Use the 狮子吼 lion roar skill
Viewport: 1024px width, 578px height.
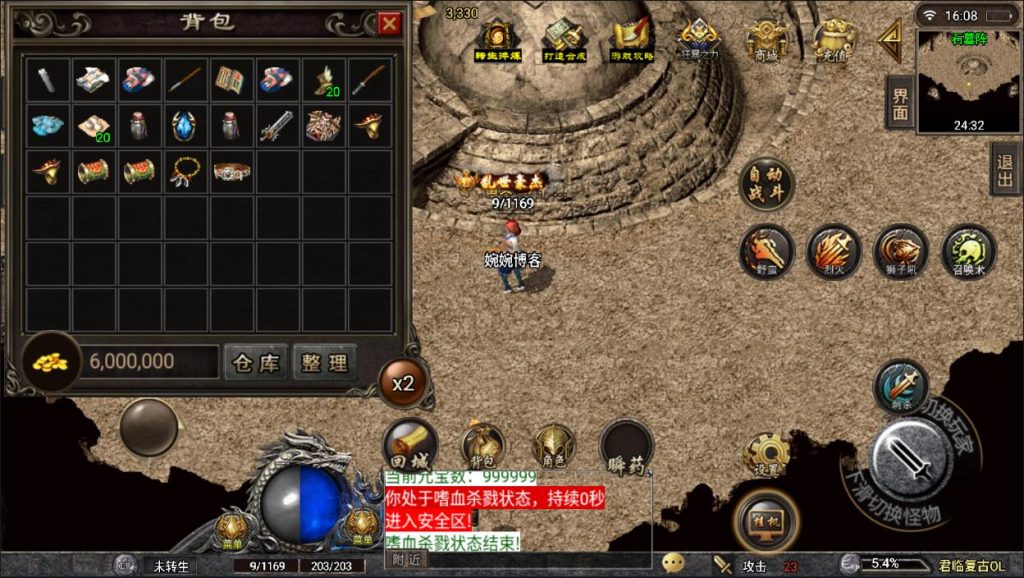pyautogui.click(x=901, y=250)
